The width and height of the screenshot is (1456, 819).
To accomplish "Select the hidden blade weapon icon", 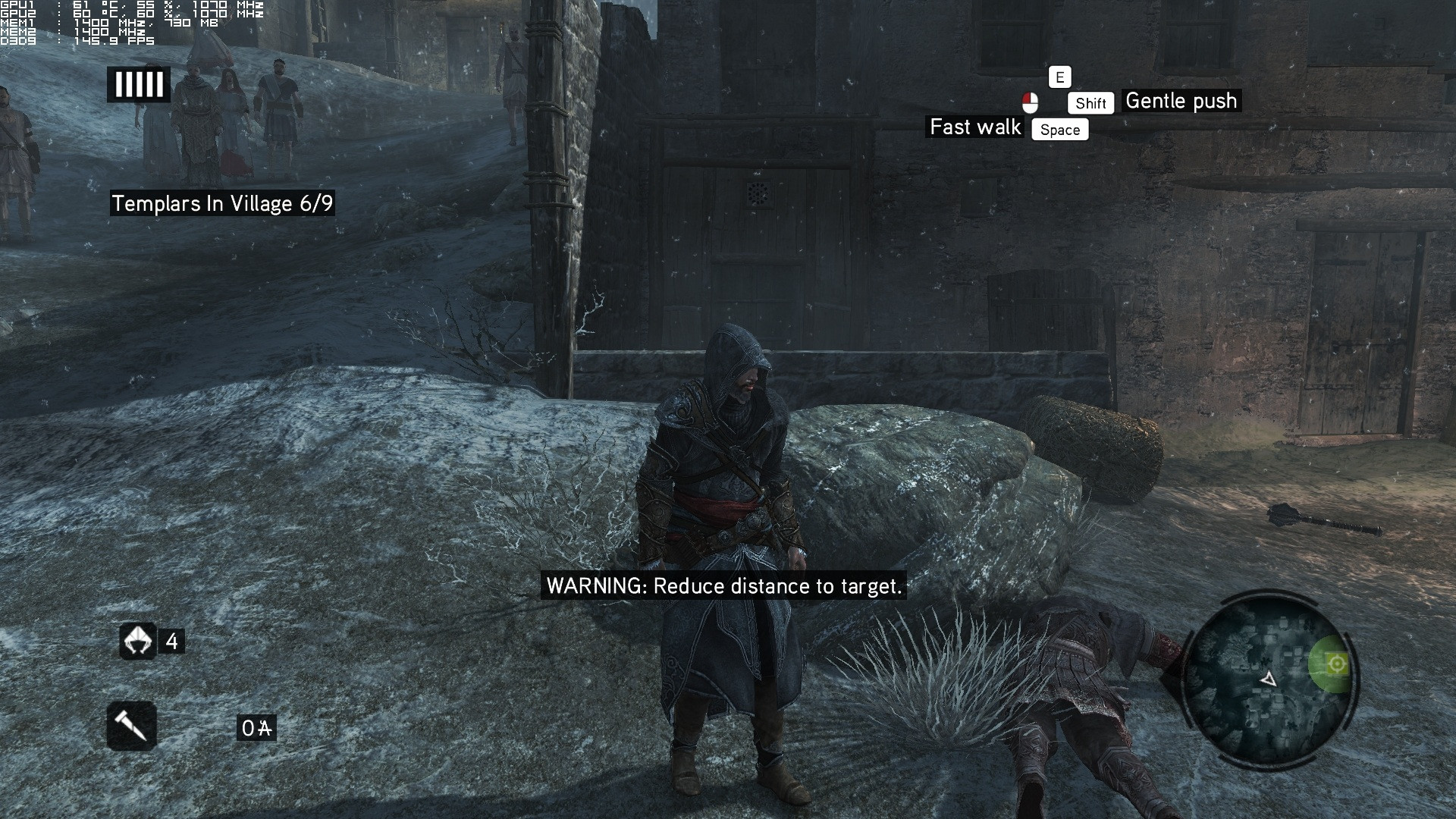I will click(x=132, y=726).
